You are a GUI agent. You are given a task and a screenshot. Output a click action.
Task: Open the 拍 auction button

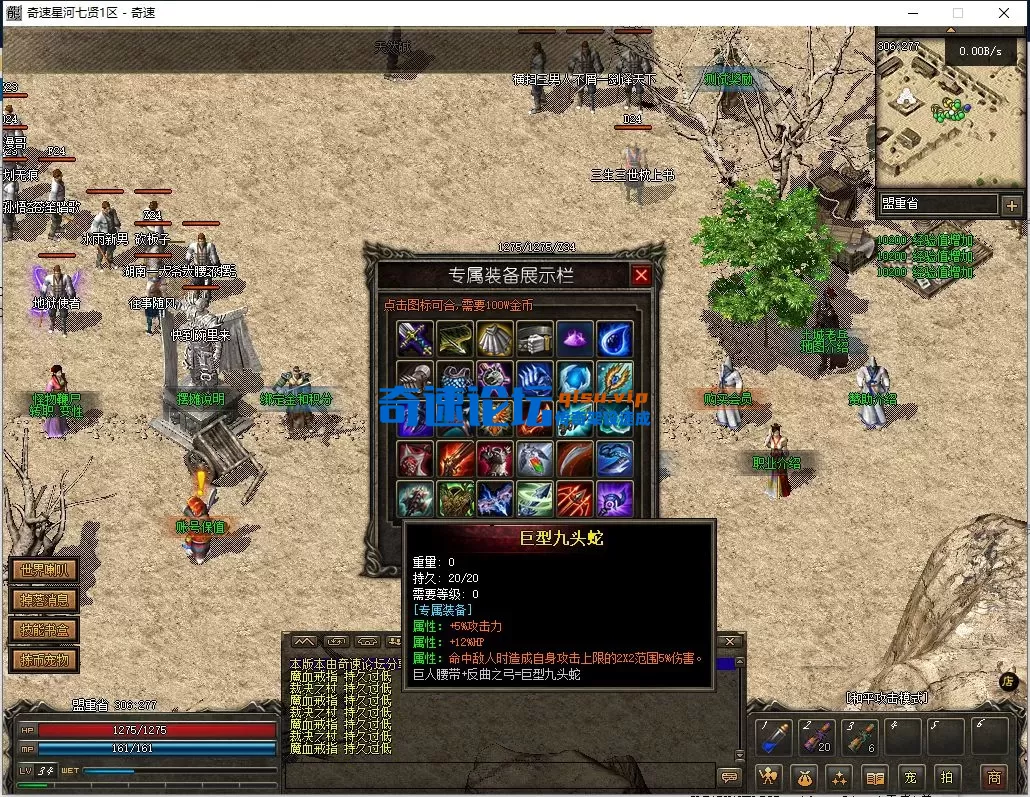click(x=946, y=777)
